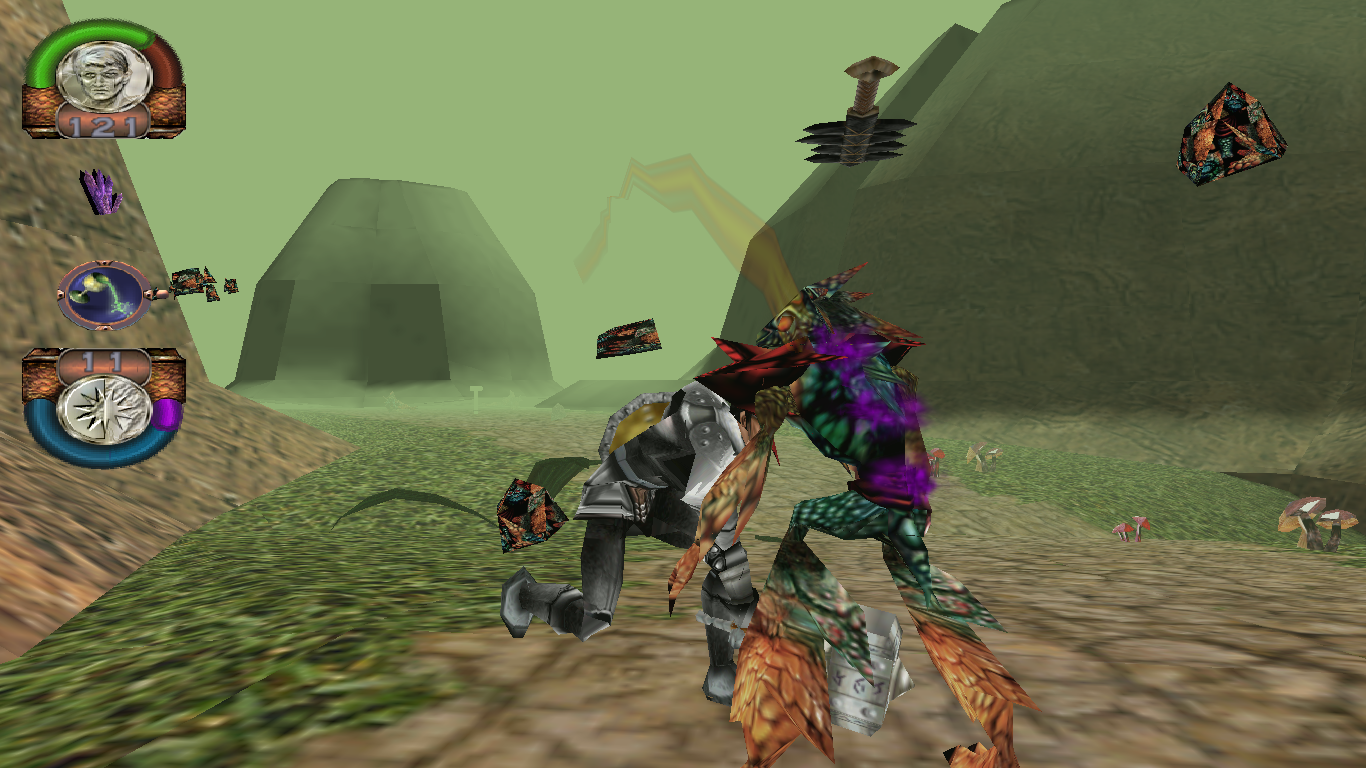This screenshot has height=768, width=1366.
Task: Expand the health counter showing 121
Action: point(103,125)
